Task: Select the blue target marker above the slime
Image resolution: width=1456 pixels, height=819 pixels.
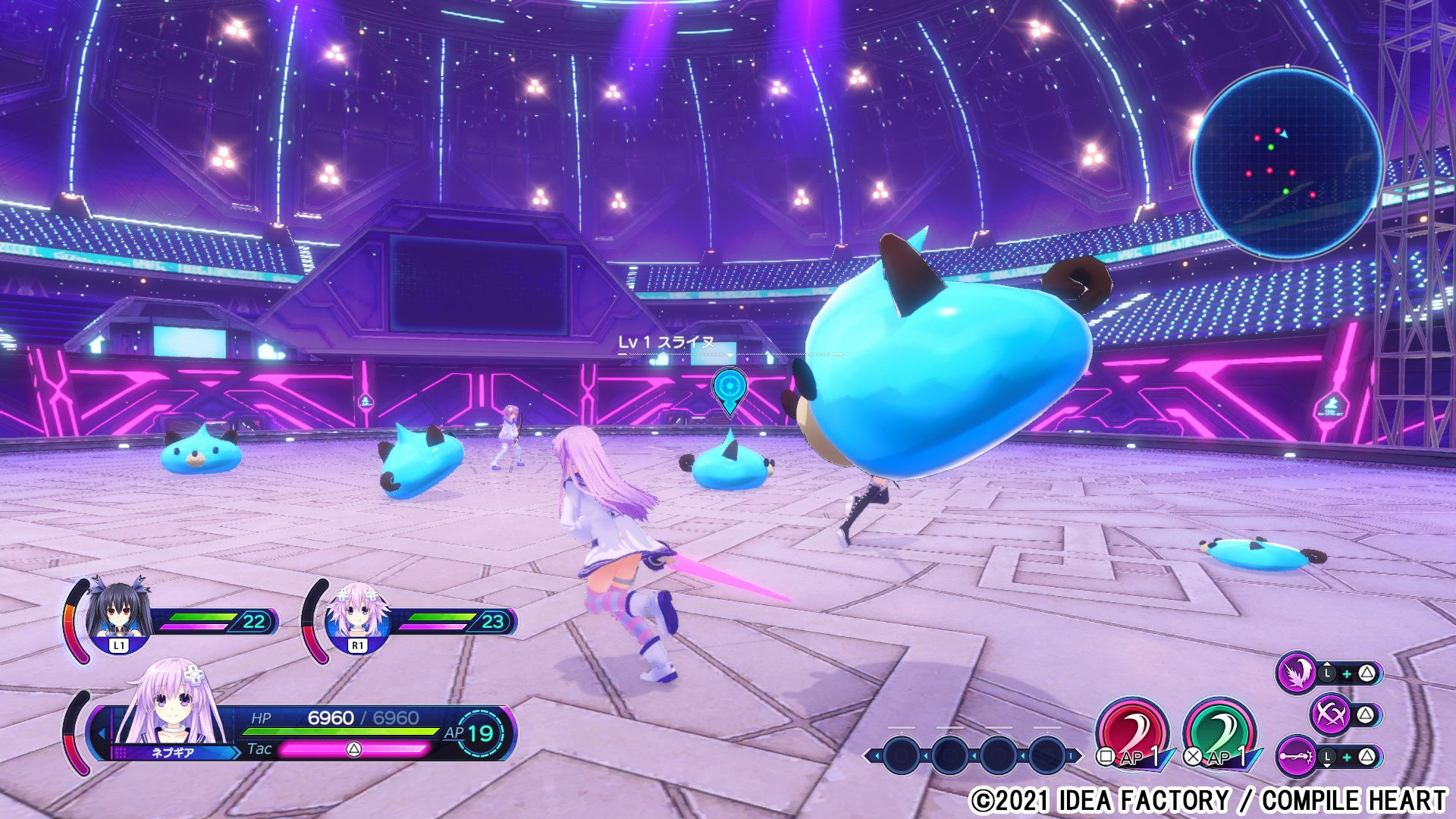Action: click(730, 388)
